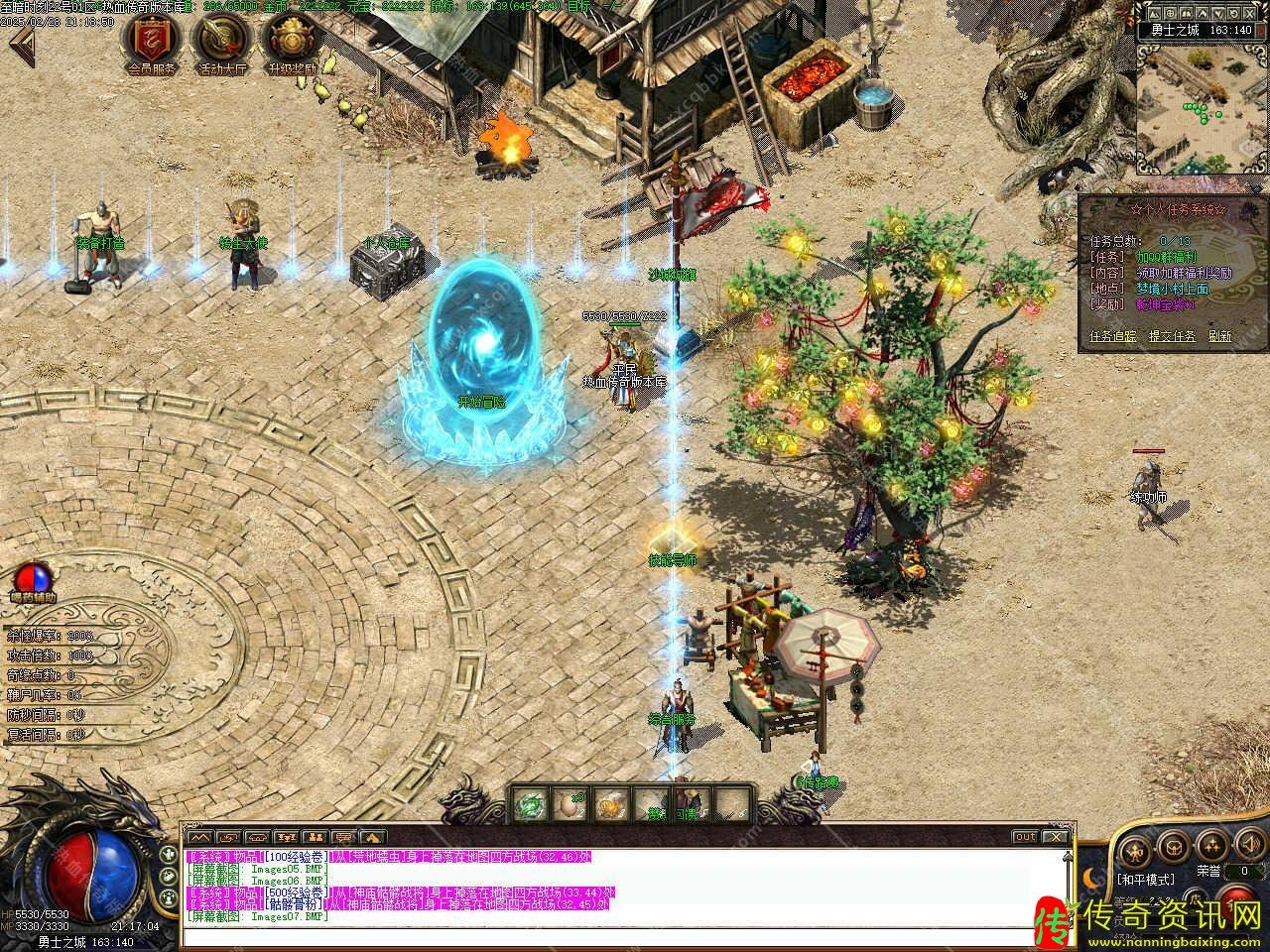Collapse the top menu with the arrow
Viewport: 1270px width, 952px height.
coord(22,45)
